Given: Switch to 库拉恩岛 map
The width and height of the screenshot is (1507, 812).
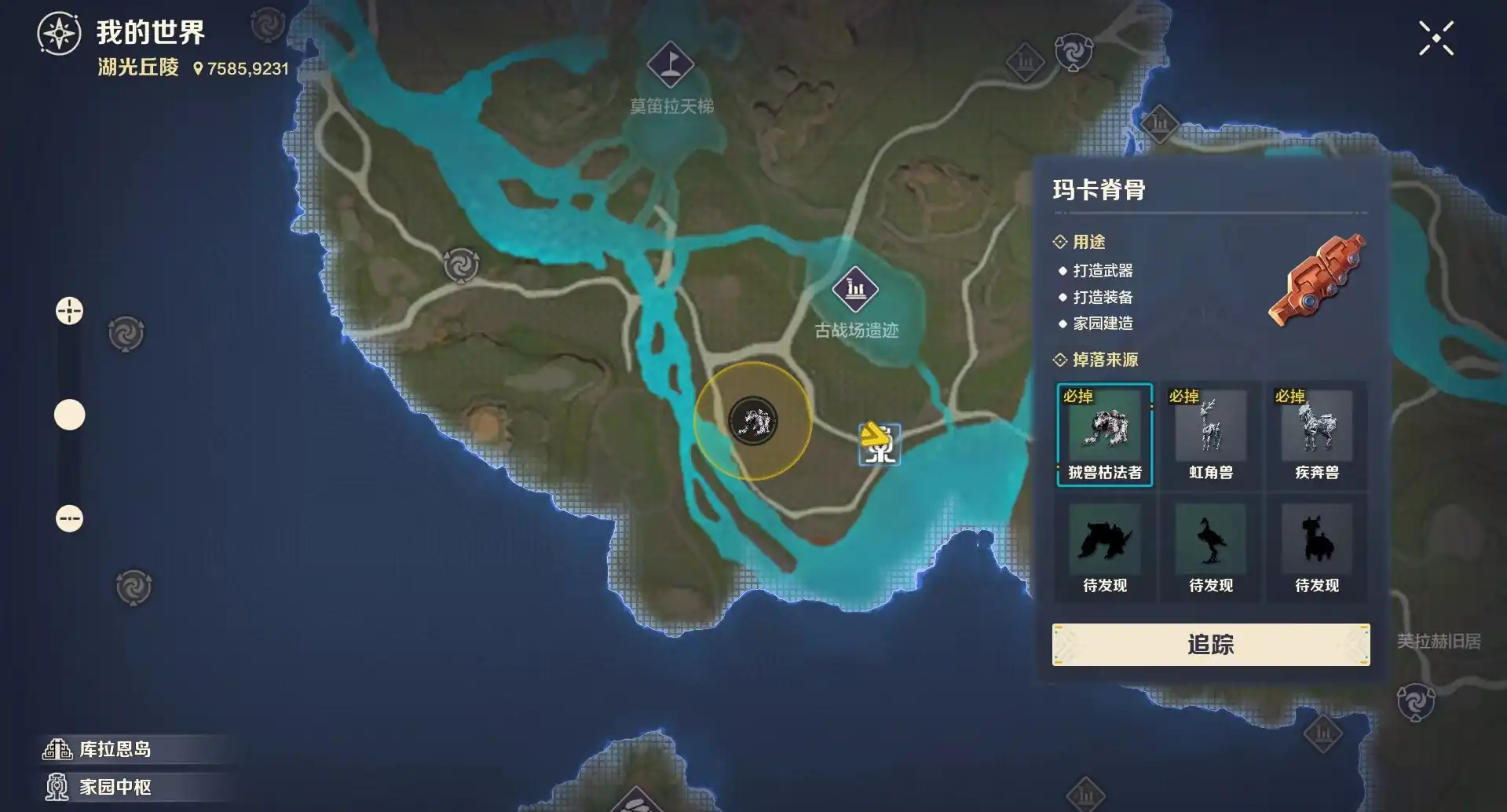Looking at the screenshot, I should [x=114, y=749].
